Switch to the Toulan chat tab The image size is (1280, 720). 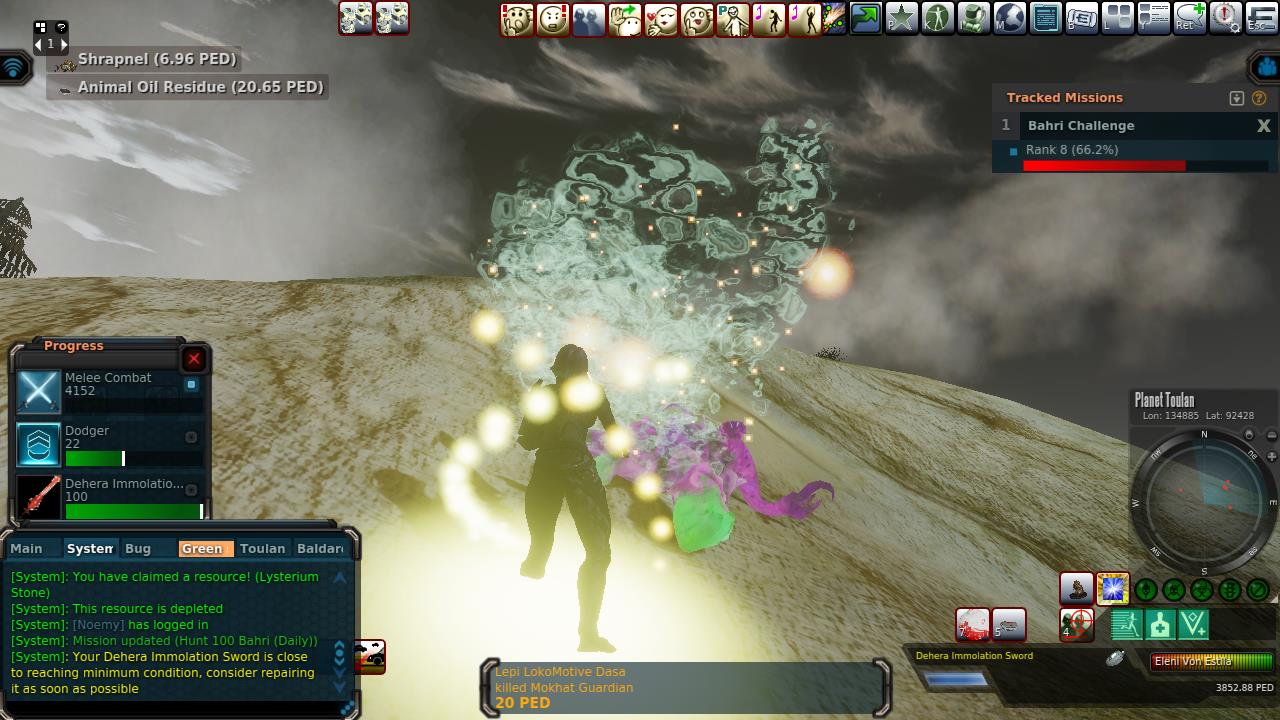click(262, 548)
